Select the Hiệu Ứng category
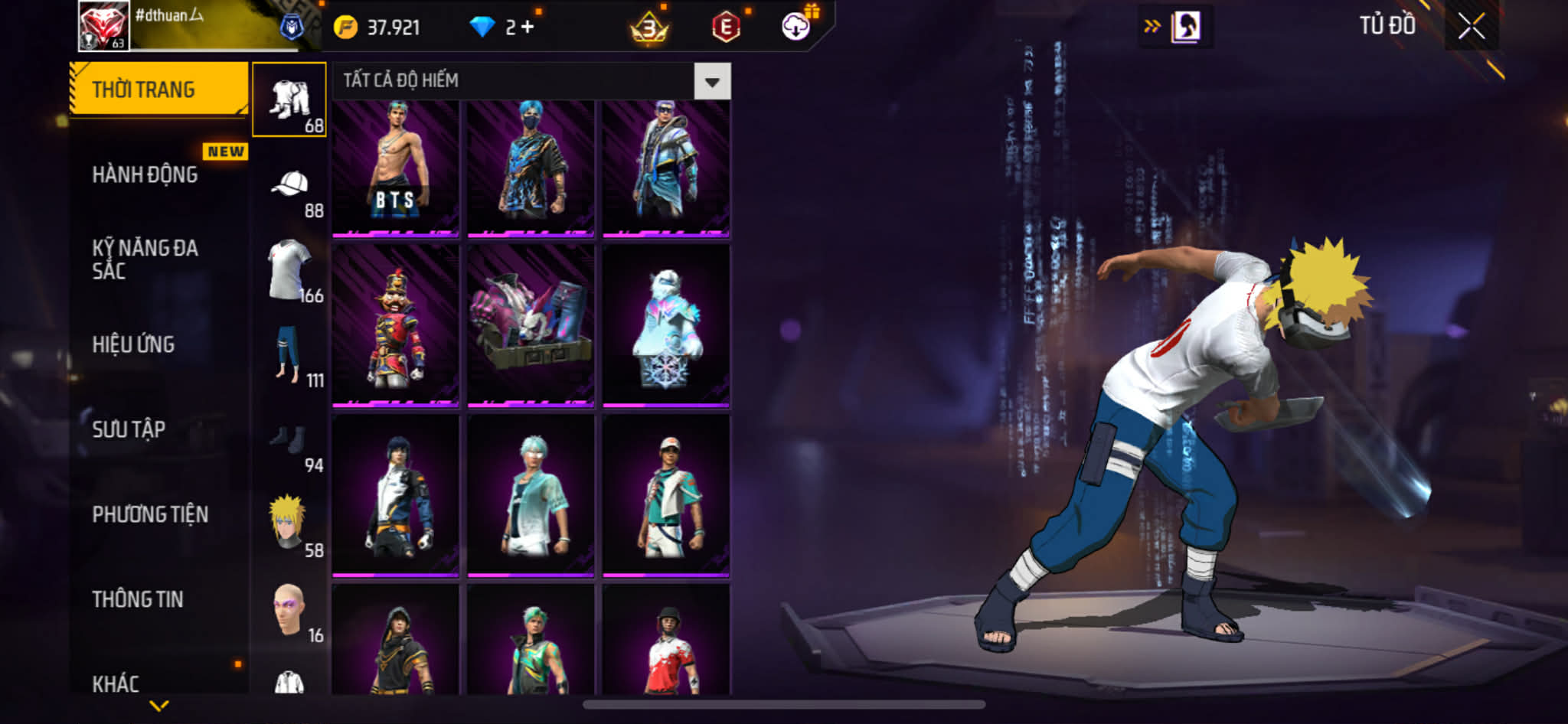This screenshot has width=1568, height=724. coord(134,344)
